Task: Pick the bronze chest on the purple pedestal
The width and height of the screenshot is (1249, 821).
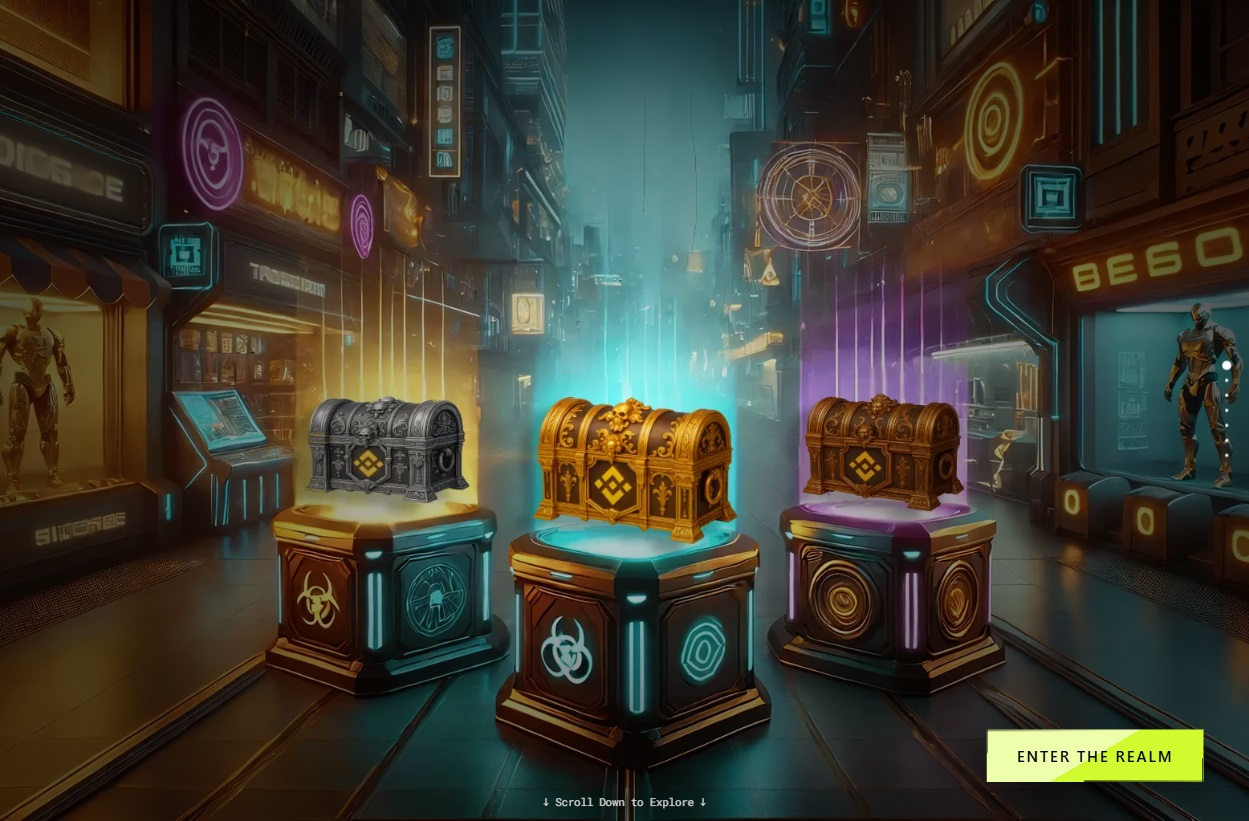Action: click(x=882, y=451)
